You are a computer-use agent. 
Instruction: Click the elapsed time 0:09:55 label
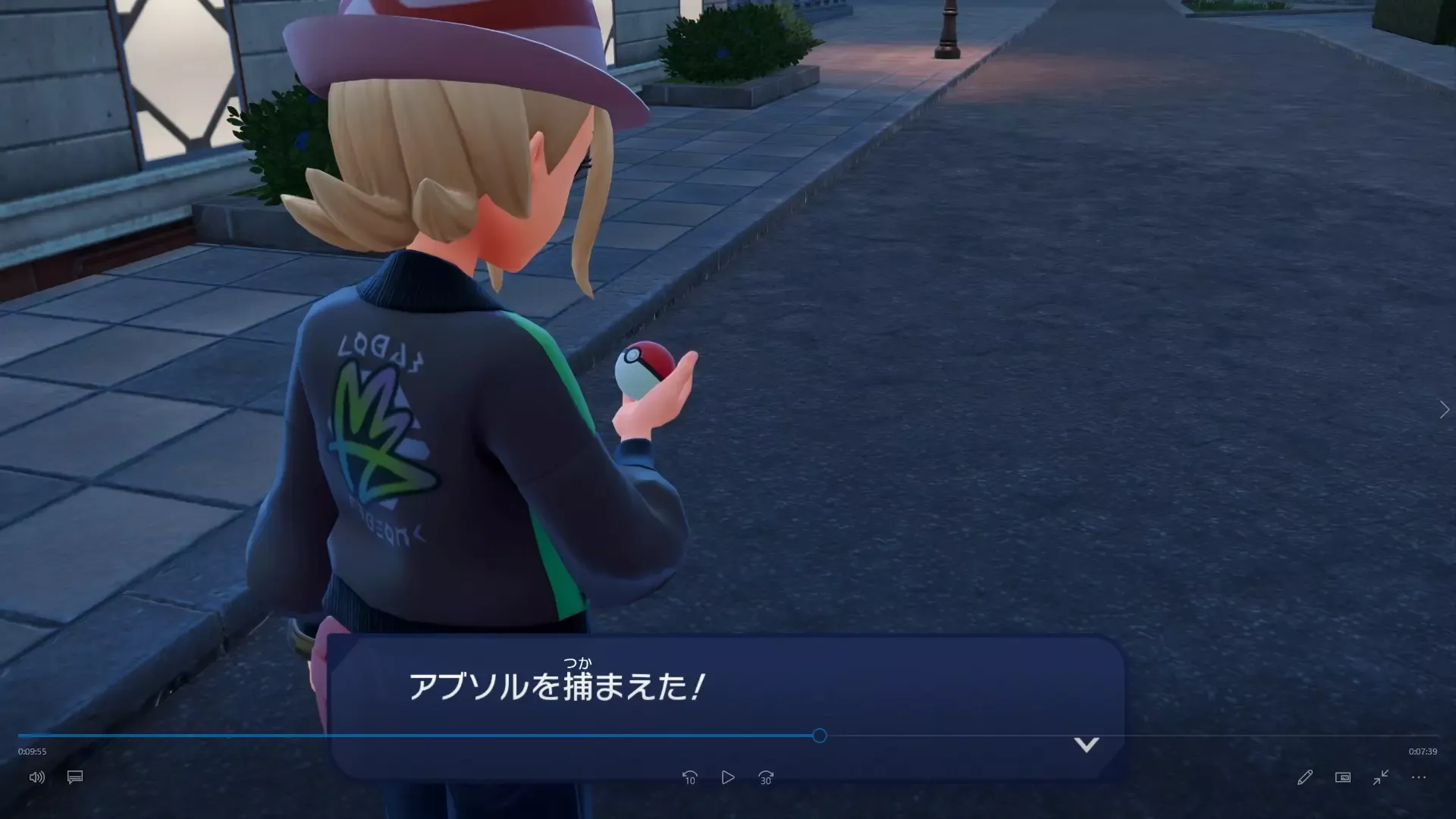coord(33,752)
